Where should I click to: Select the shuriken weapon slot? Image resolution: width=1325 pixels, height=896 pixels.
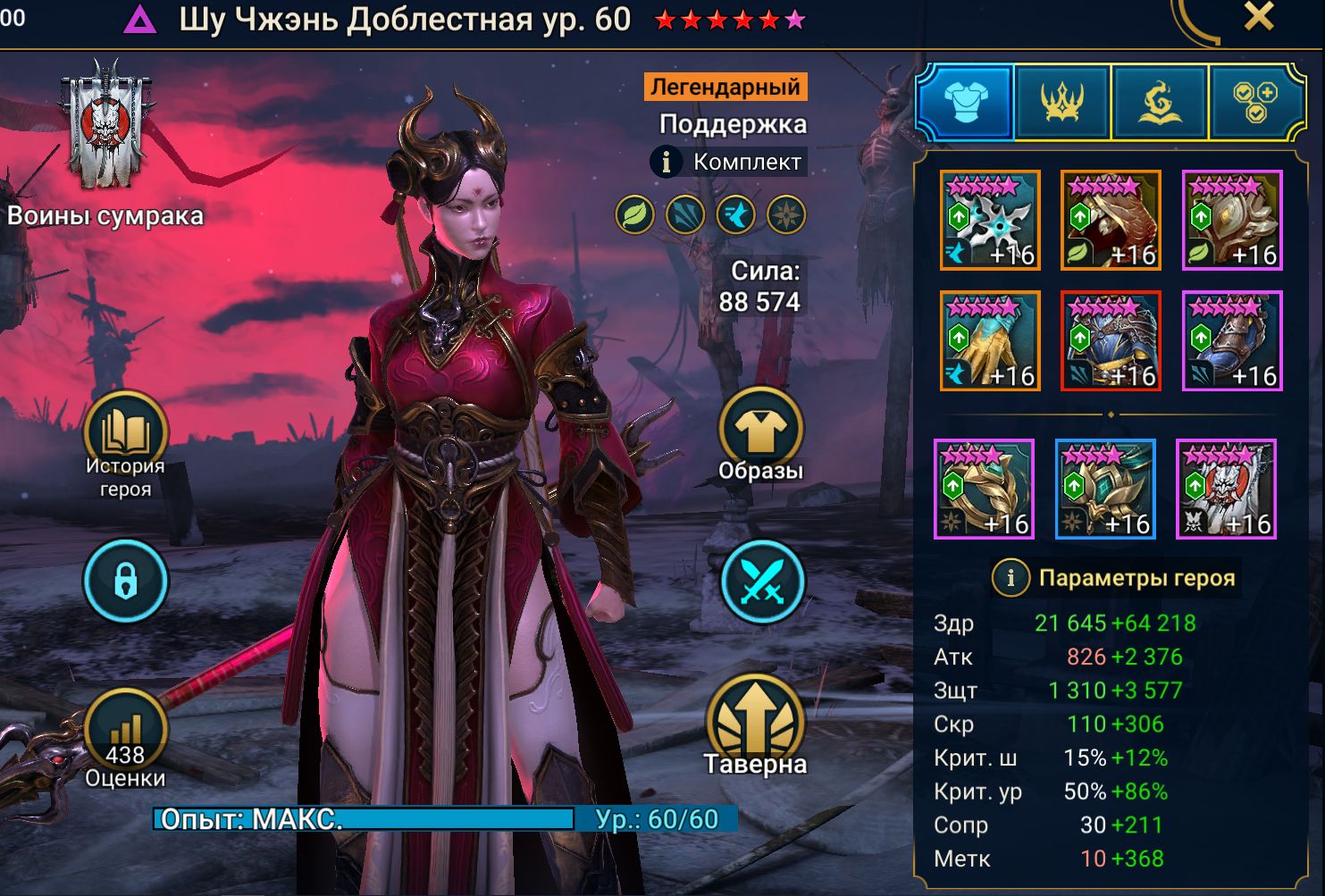(x=990, y=220)
